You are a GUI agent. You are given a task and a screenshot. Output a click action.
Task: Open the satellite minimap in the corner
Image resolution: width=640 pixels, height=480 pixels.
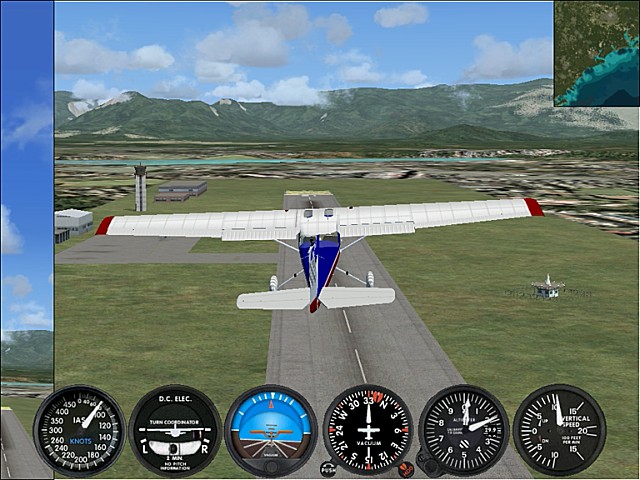coord(596,52)
